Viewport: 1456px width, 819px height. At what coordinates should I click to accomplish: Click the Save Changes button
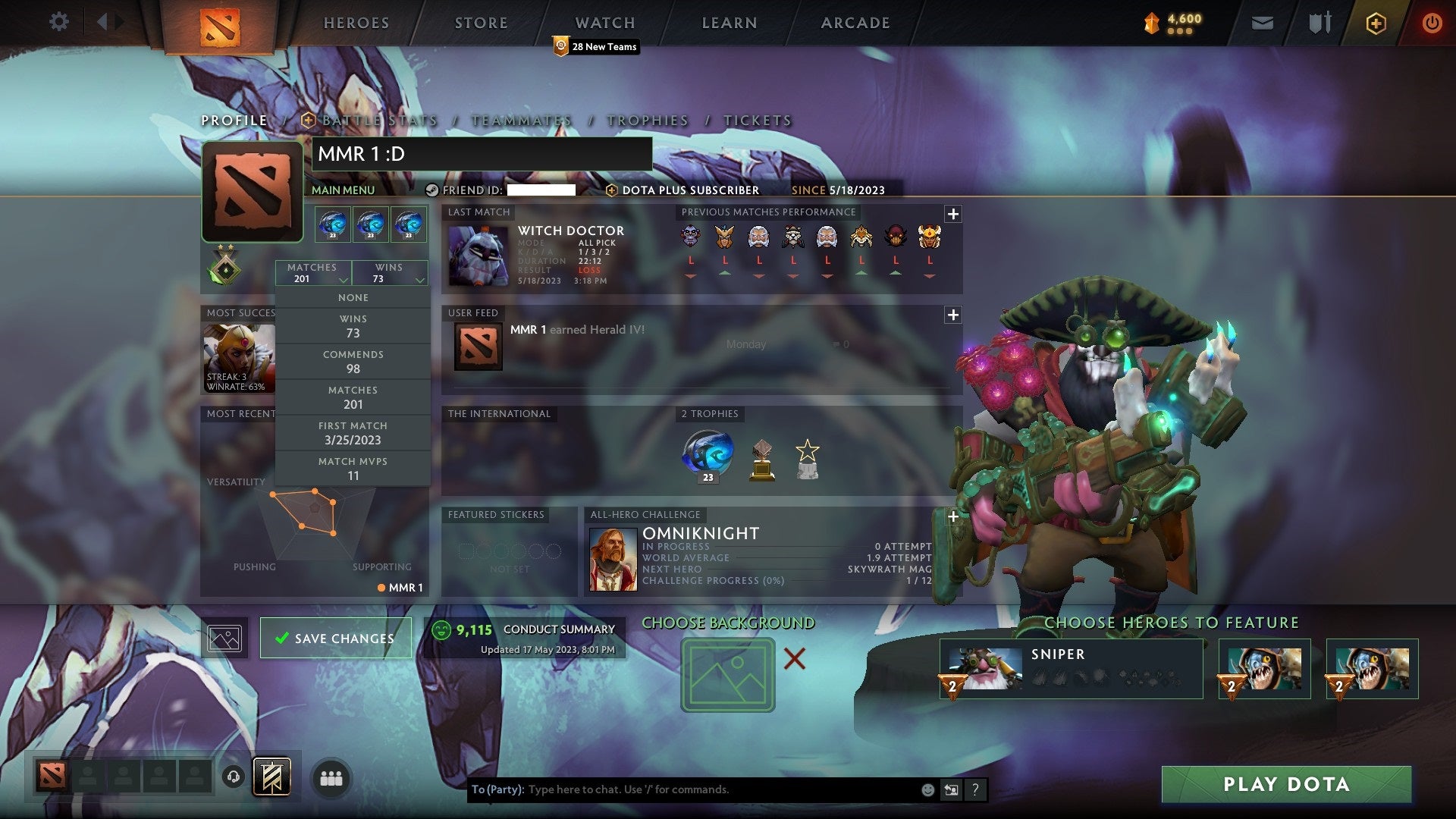335,638
